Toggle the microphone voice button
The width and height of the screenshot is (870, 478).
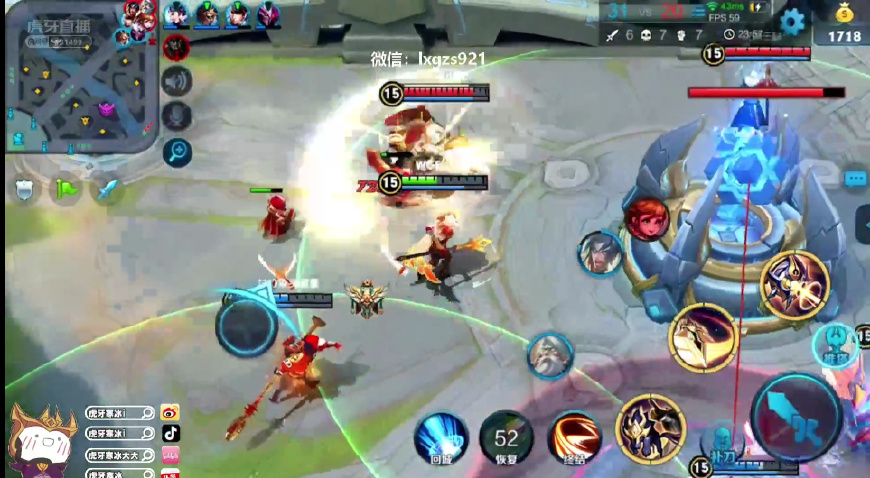pyautogui.click(x=177, y=115)
